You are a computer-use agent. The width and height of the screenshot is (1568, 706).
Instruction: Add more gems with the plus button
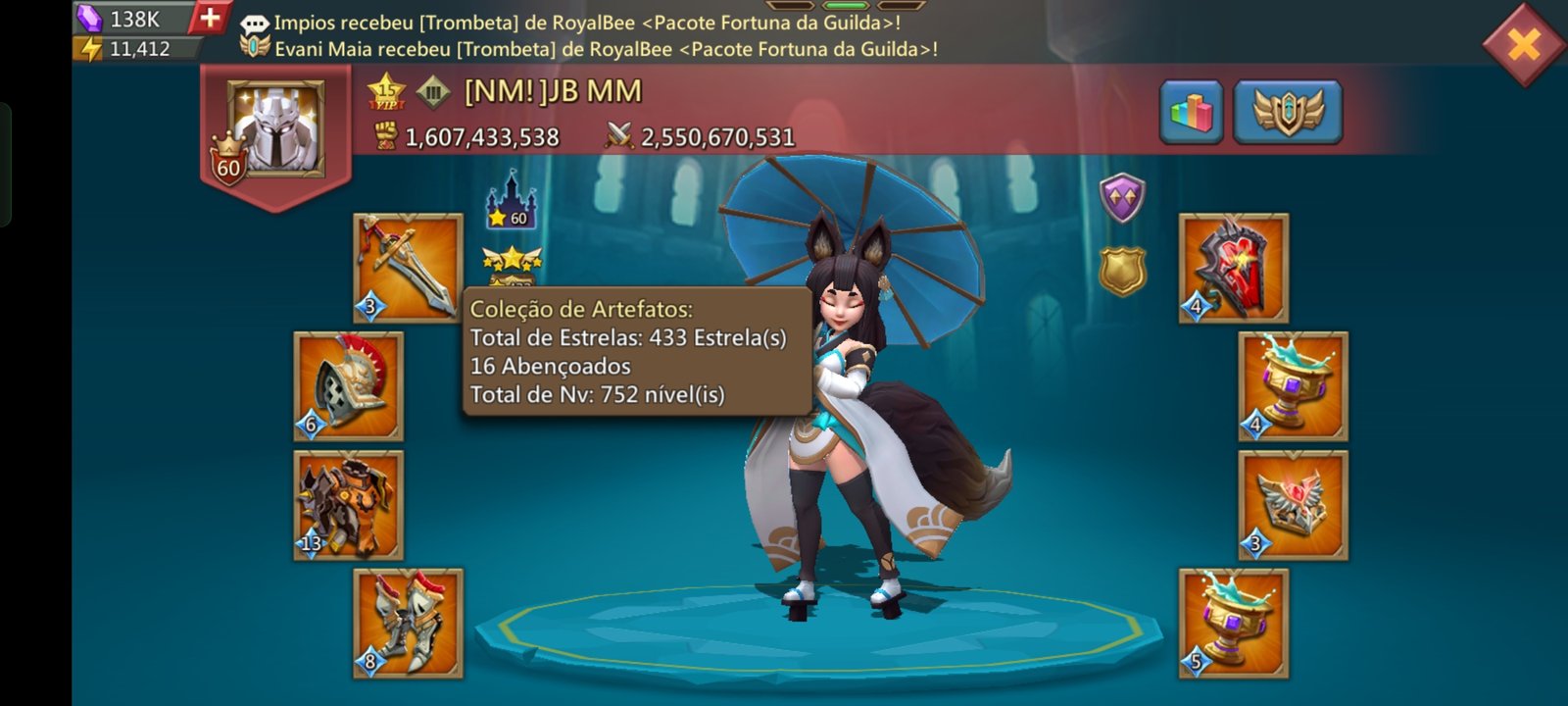(210, 18)
